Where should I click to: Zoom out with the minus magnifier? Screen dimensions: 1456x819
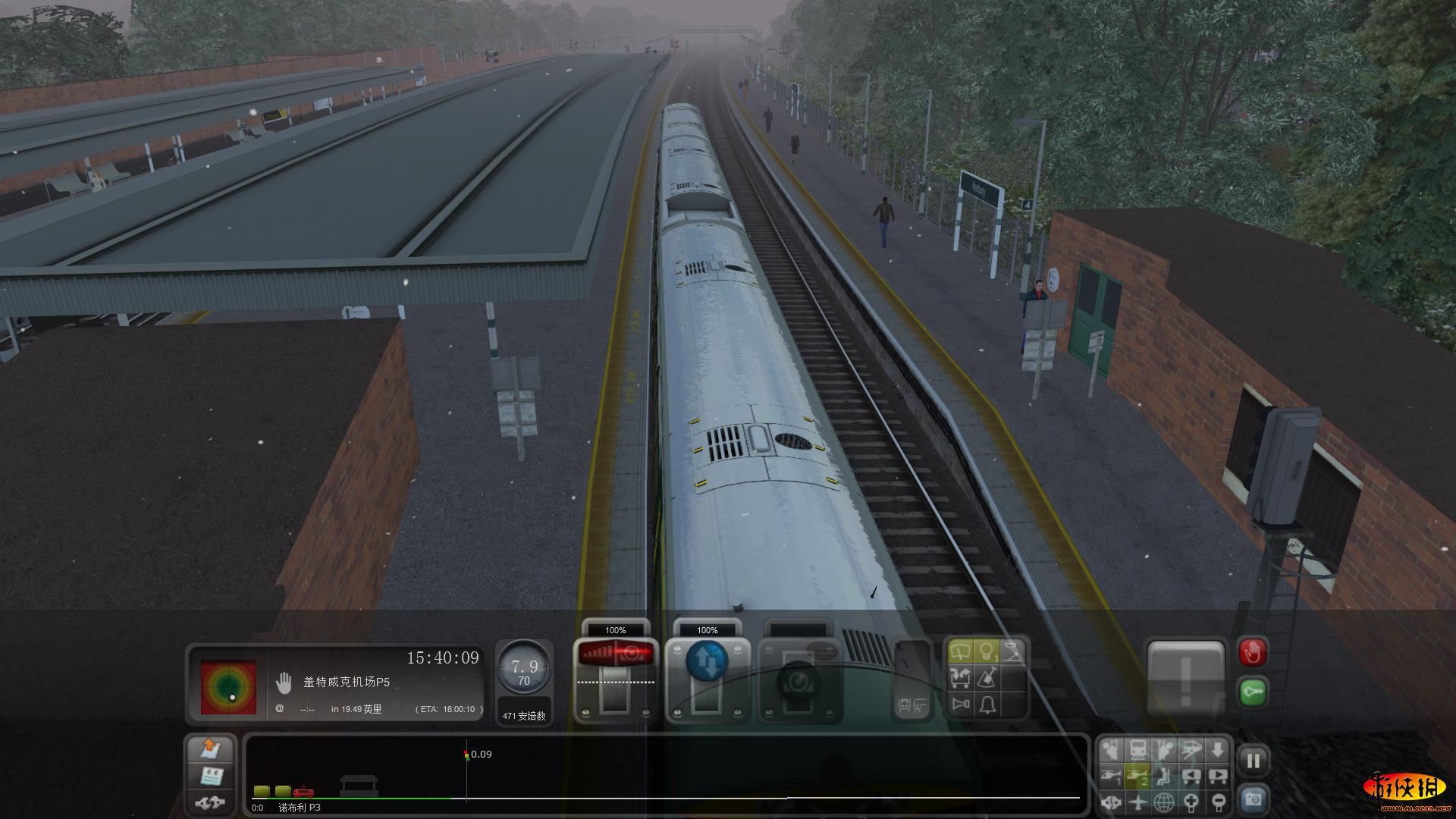1218,801
